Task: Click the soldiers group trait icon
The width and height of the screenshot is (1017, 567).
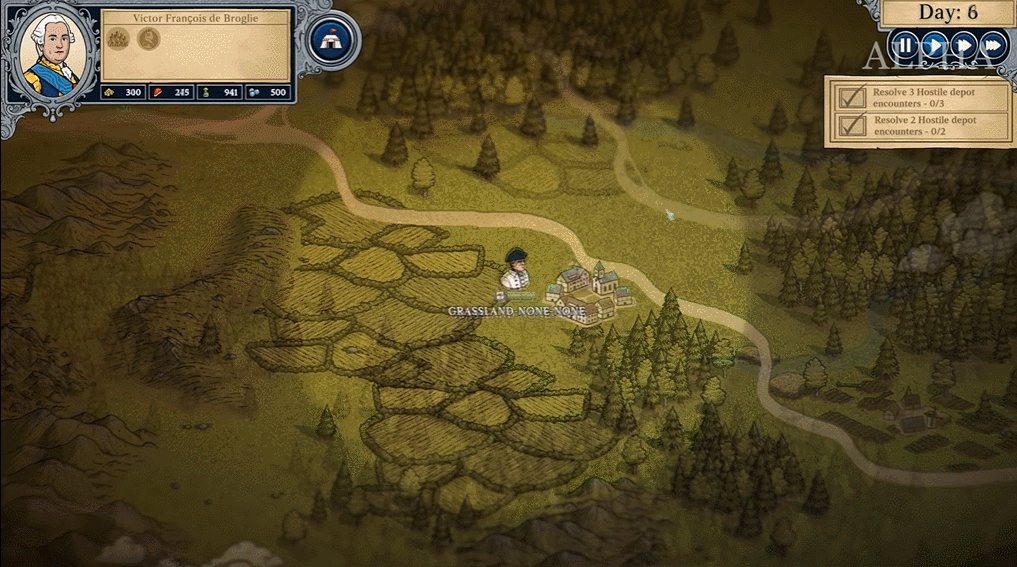Action: [120, 39]
